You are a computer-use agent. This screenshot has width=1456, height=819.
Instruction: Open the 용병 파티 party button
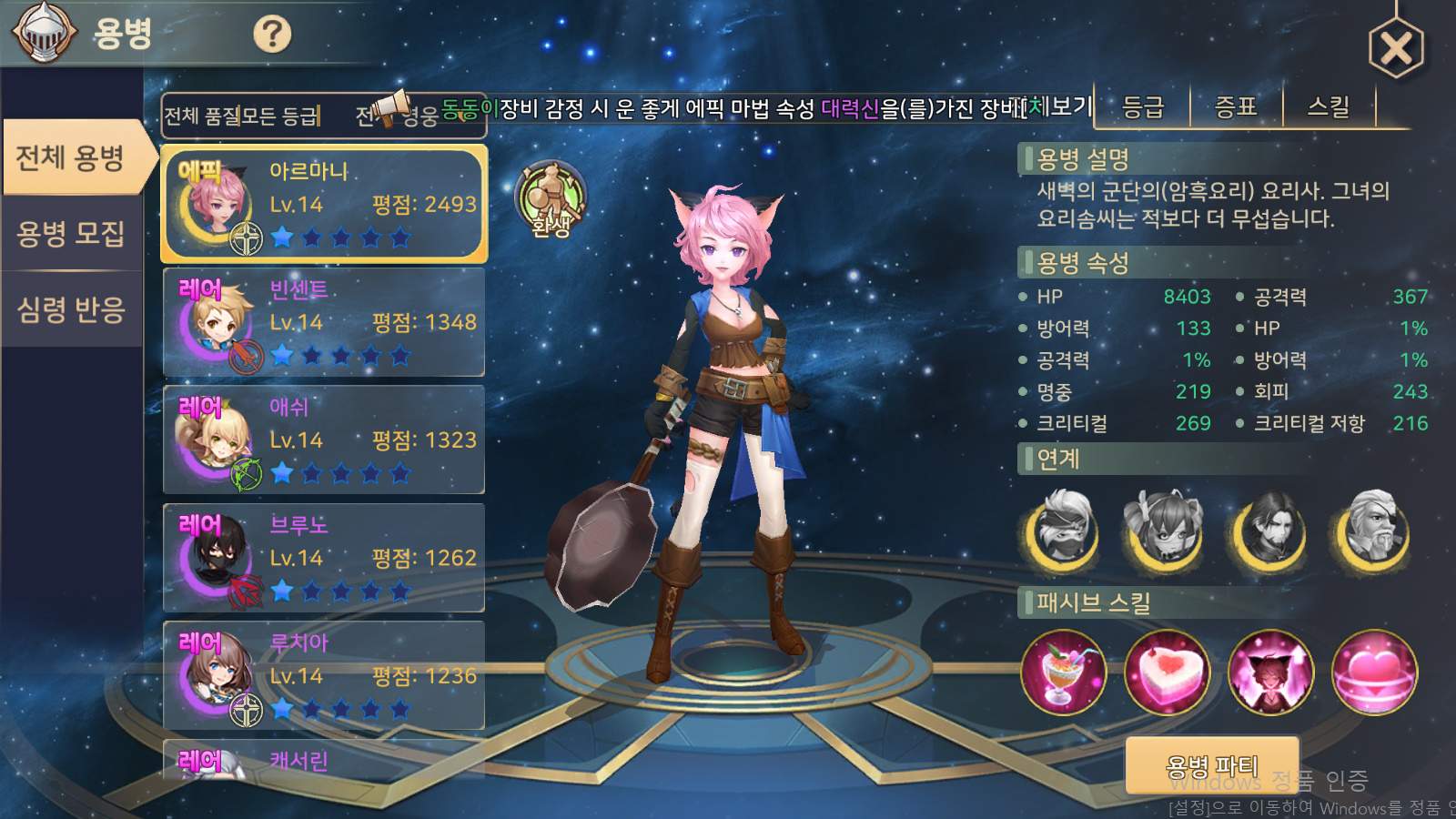[1212, 766]
